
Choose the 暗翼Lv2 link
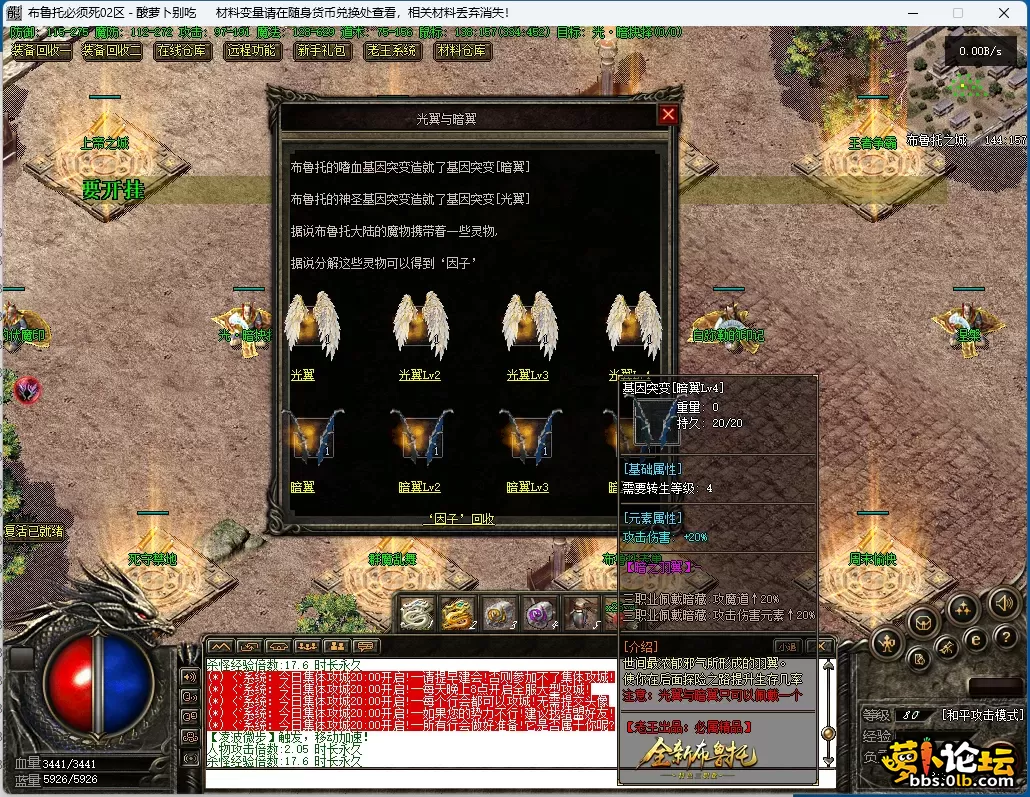tap(419, 487)
